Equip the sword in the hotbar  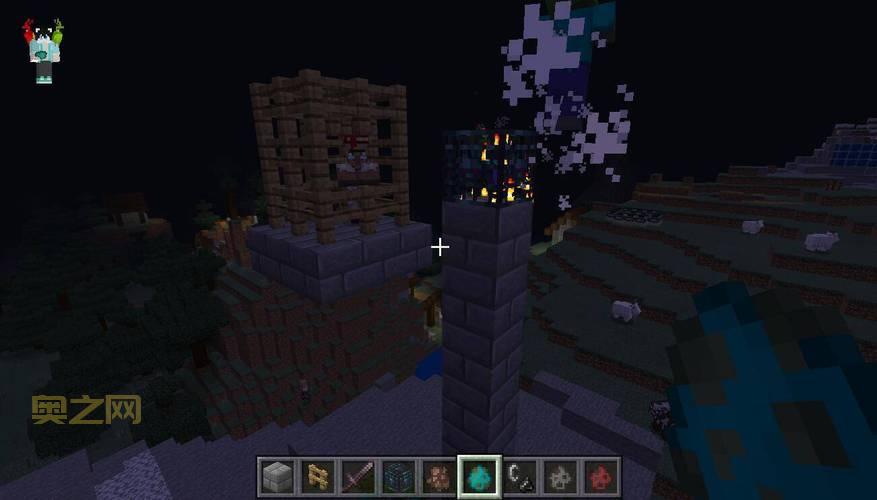[358, 477]
